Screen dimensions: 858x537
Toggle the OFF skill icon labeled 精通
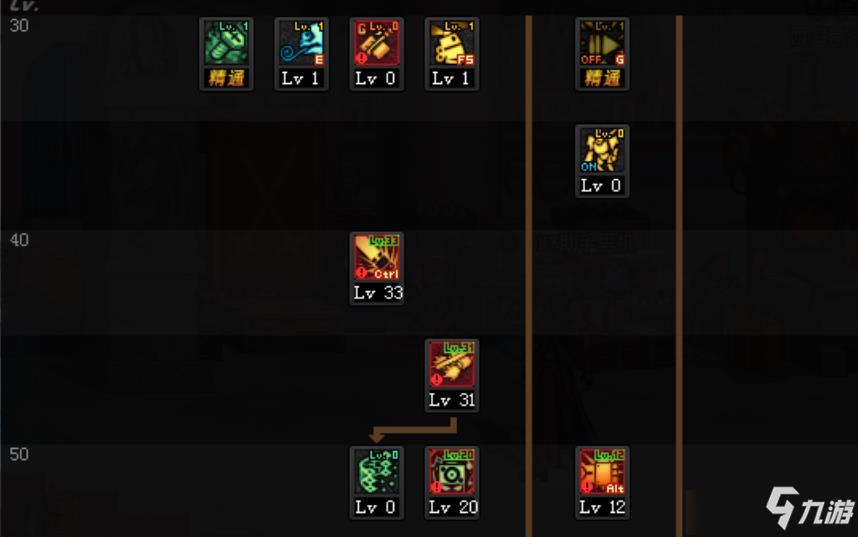tap(602, 44)
